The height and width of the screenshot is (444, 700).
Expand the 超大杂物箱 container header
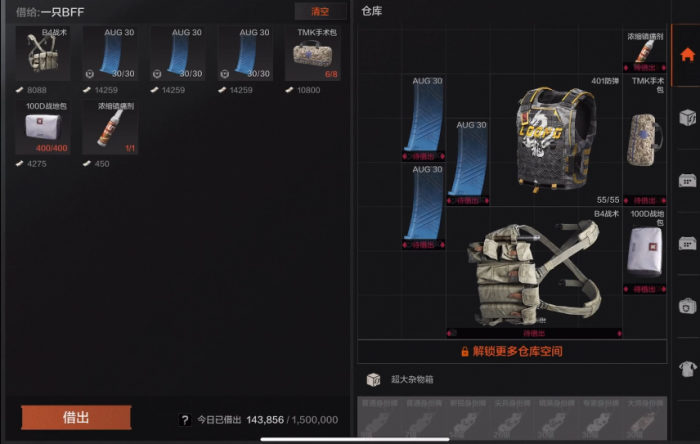(410, 380)
